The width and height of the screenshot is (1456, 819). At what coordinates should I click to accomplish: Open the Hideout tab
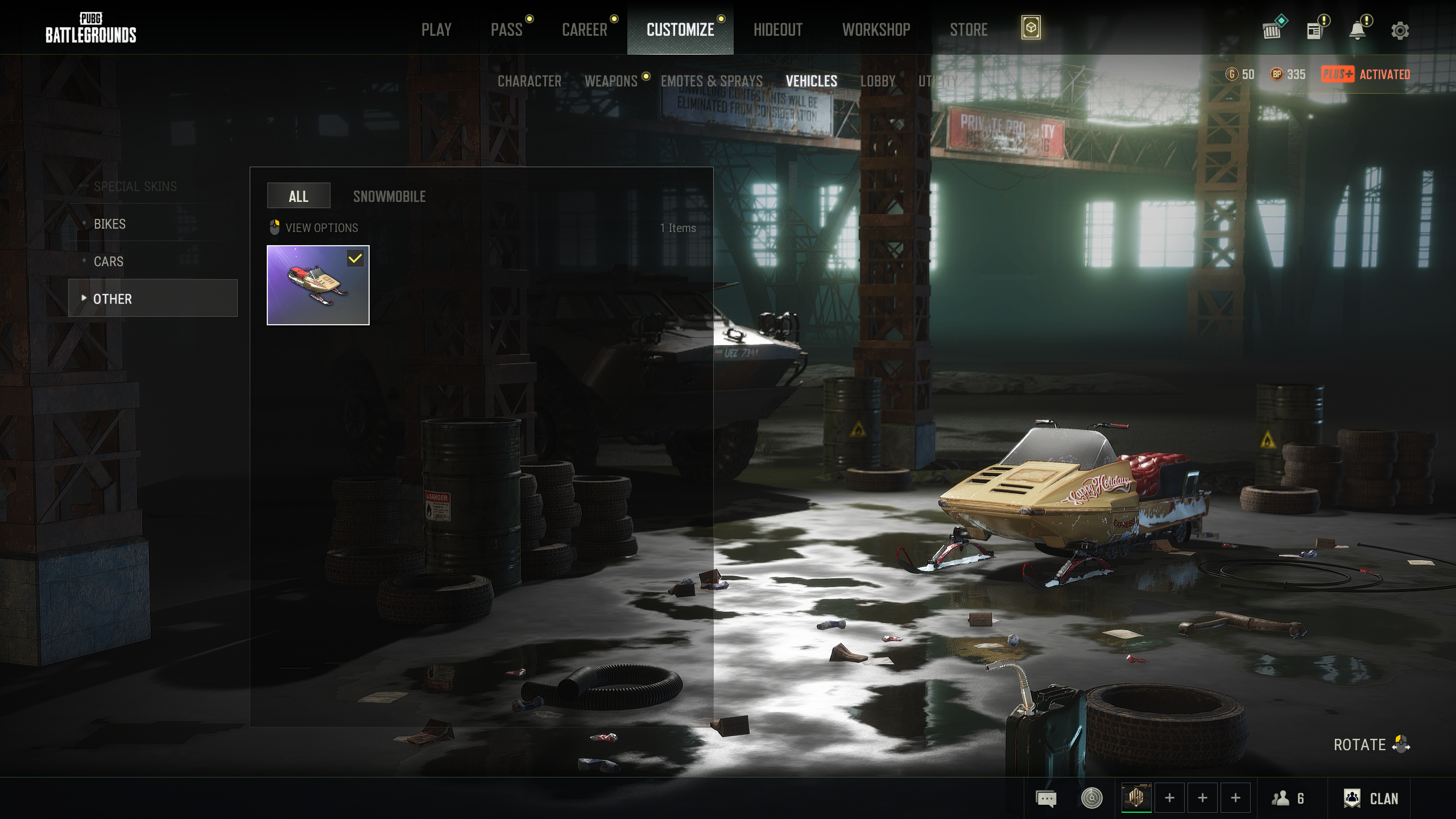coord(777,30)
